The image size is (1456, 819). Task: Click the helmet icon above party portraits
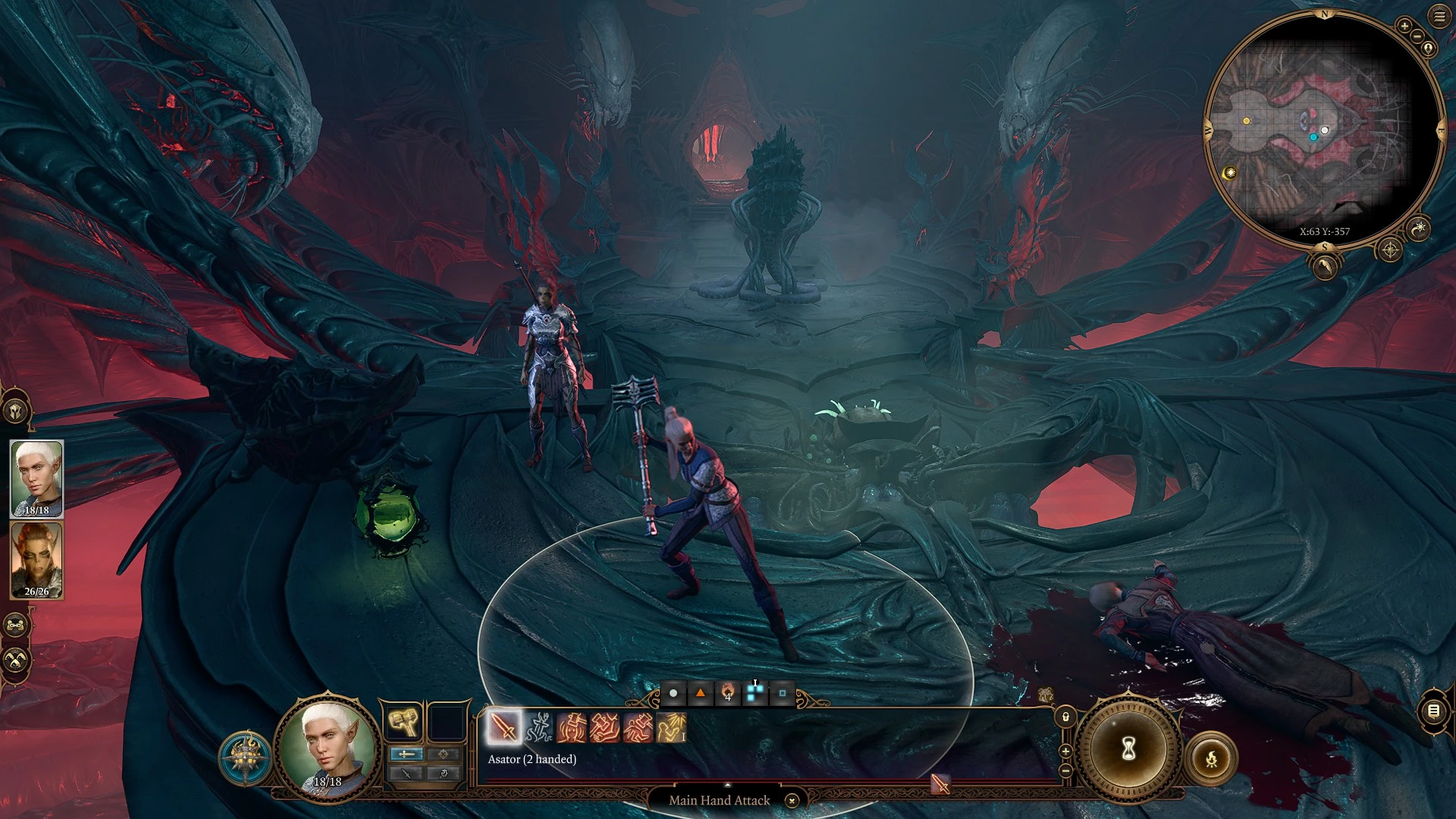(15, 411)
